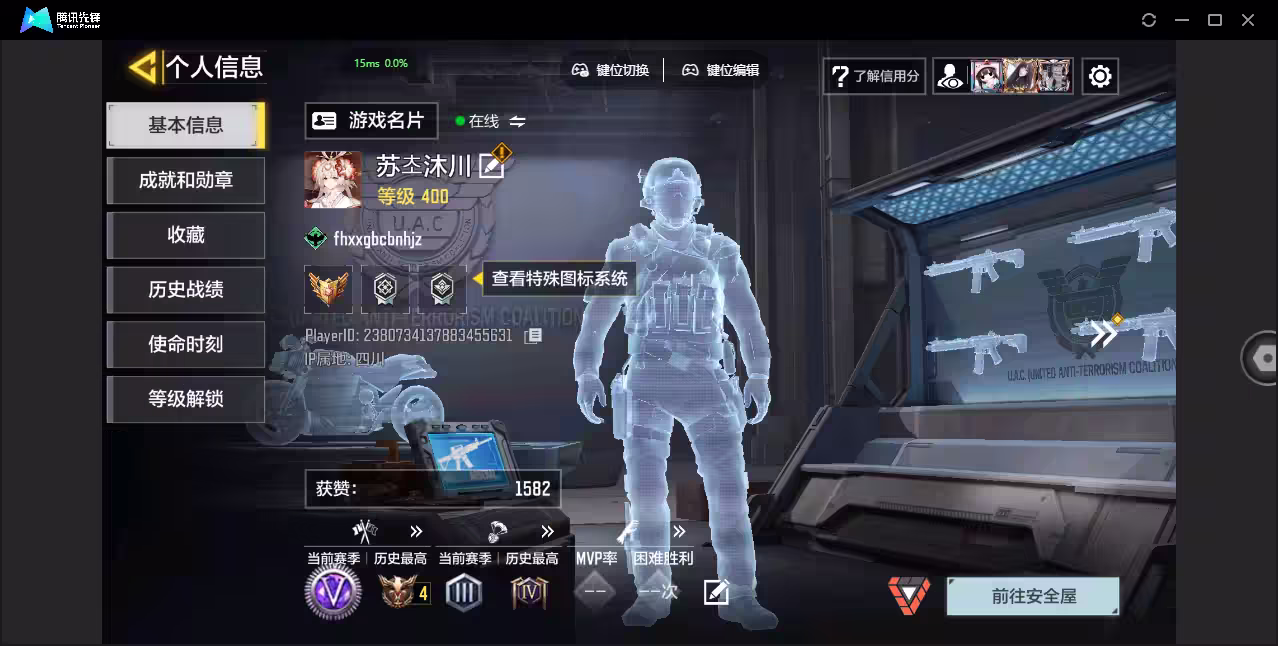
Task: Show next weapon display with double arrows
Action: 1104,334
